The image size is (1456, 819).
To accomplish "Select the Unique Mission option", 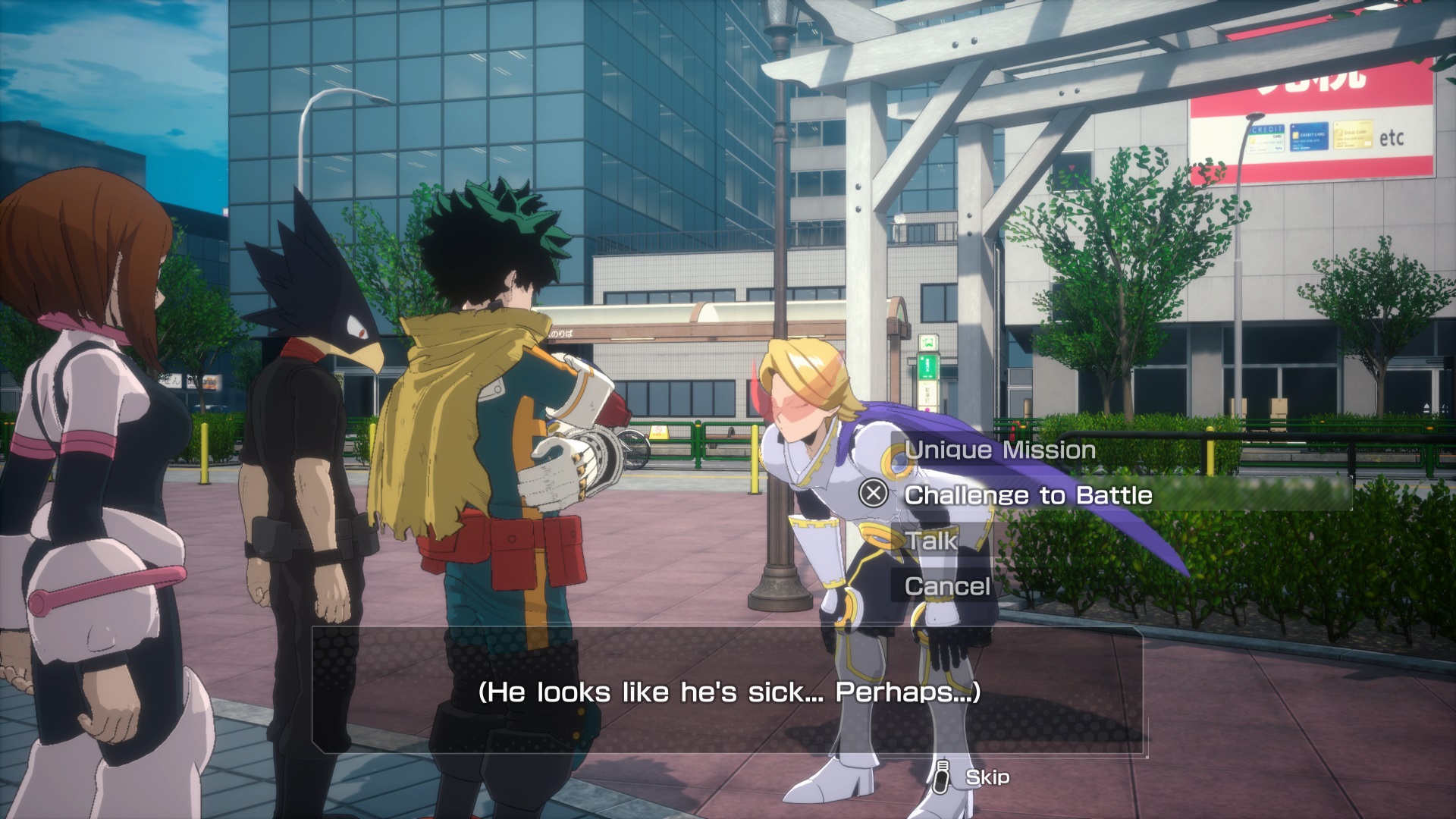I will click(1000, 450).
